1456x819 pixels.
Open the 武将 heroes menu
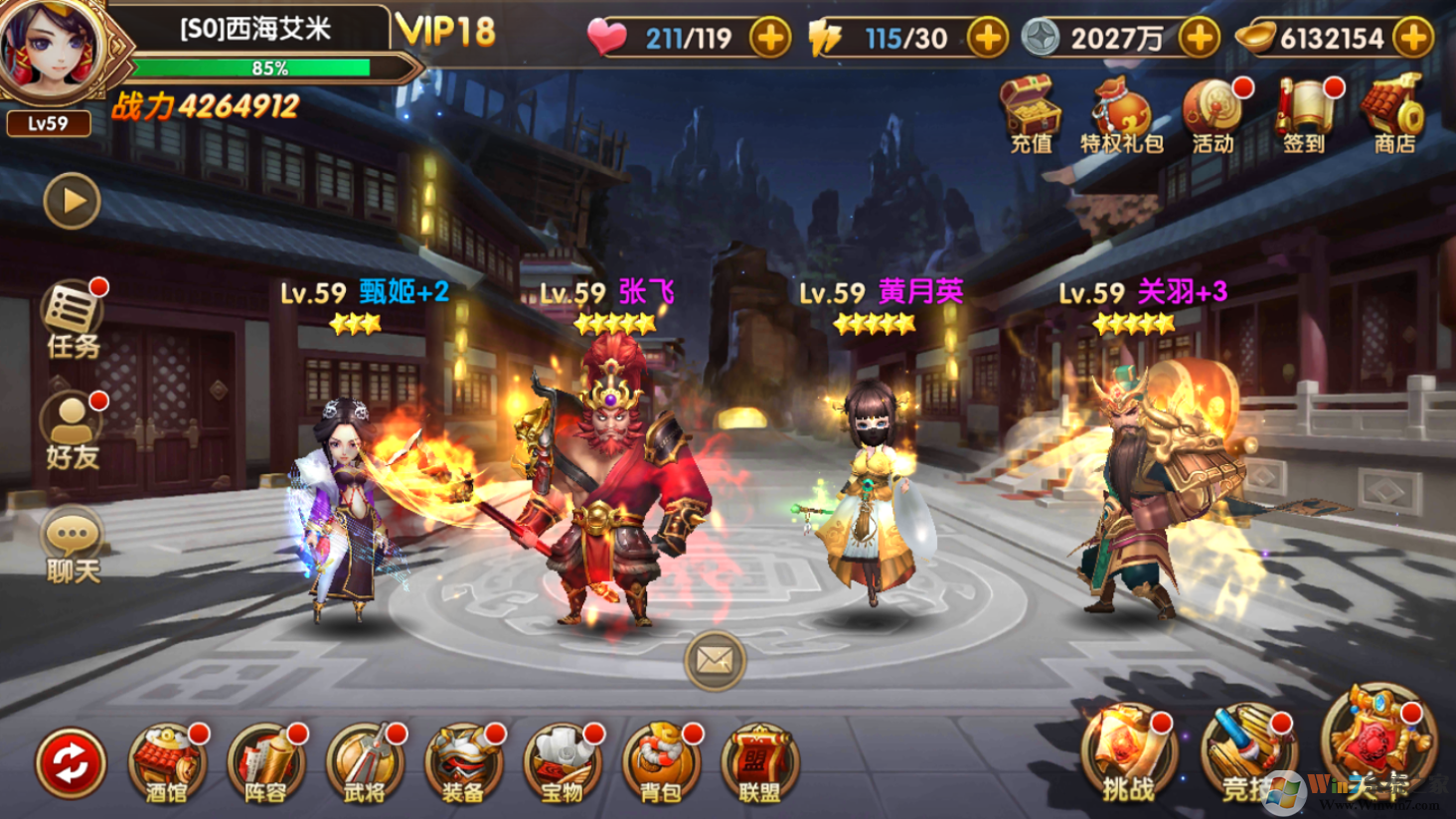click(364, 762)
